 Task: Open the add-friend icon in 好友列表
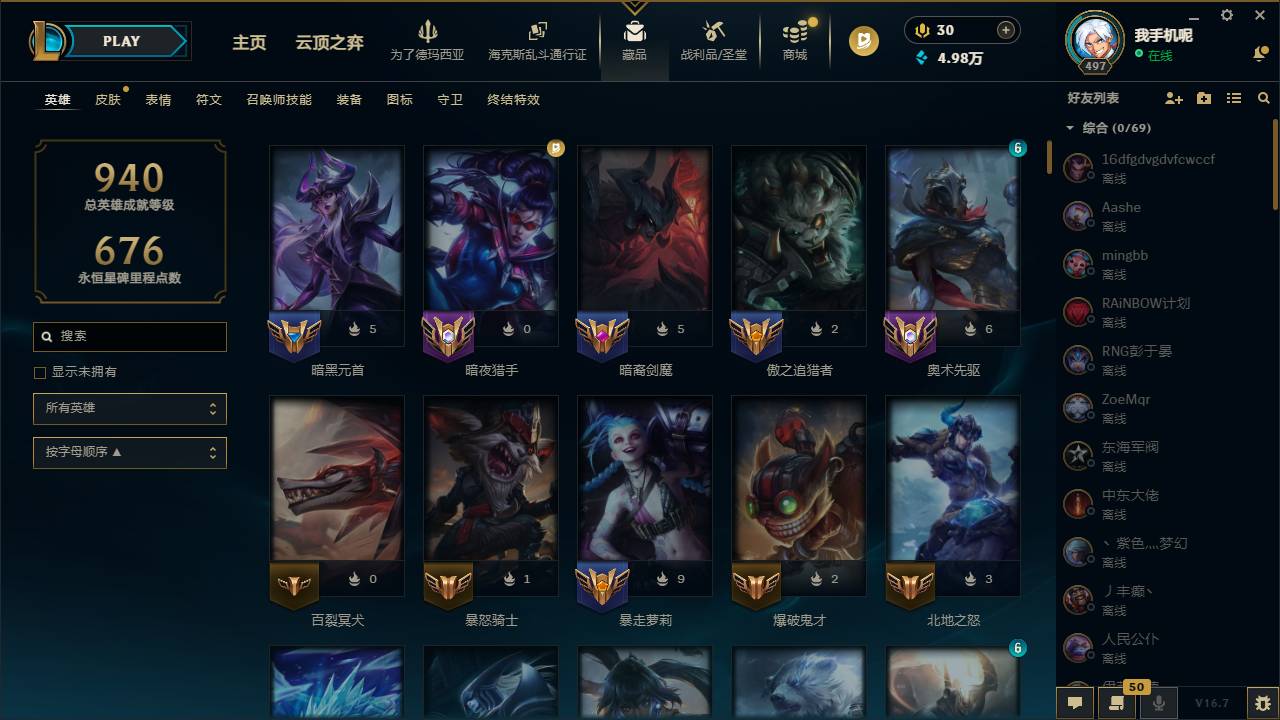pos(1172,97)
